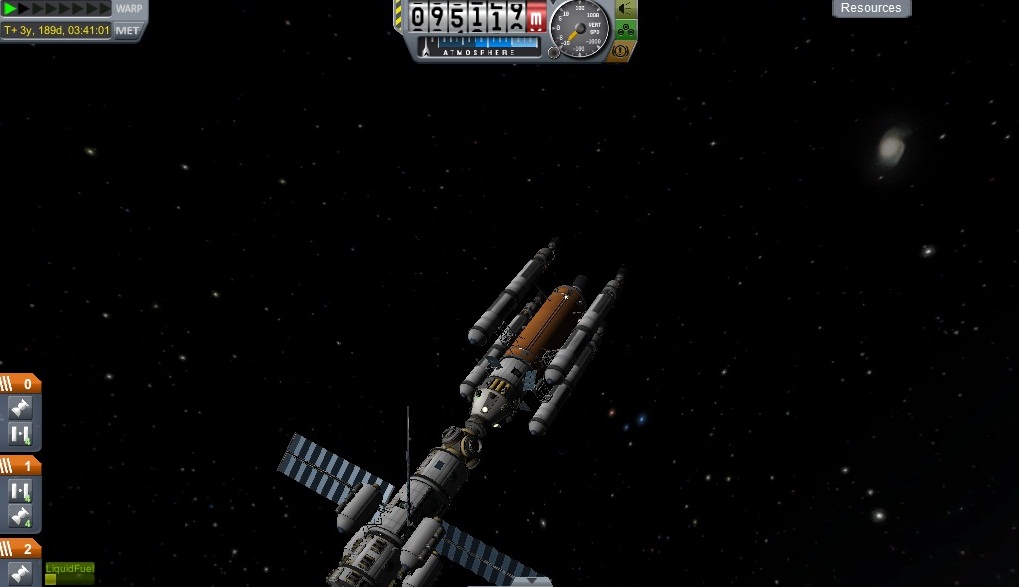The width and height of the screenshot is (1019, 587).
Task: Toggle the brakes warning button
Action: [623, 50]
